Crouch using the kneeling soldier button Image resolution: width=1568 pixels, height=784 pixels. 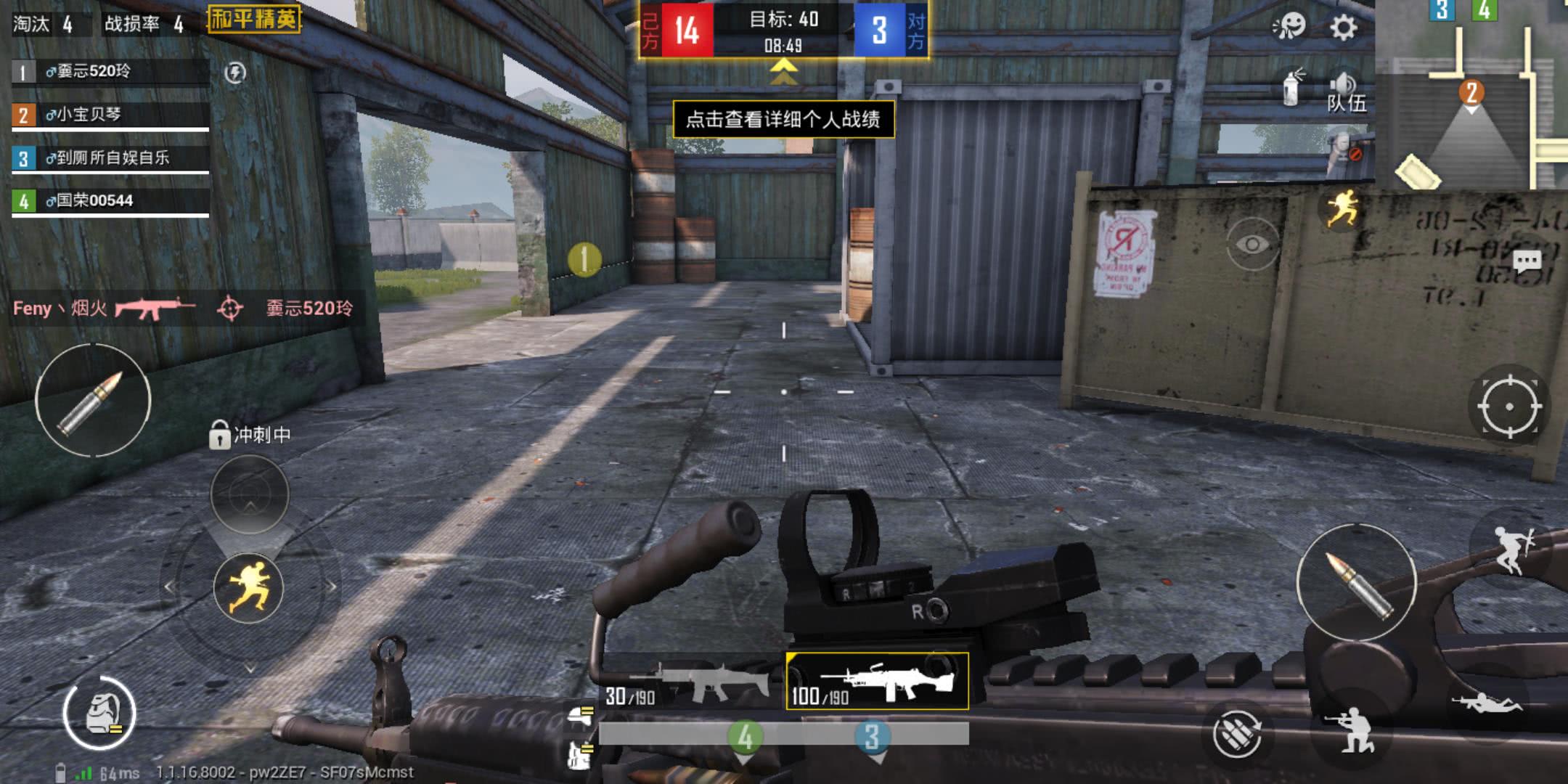pyautogui.click(x=1351, y=729)
